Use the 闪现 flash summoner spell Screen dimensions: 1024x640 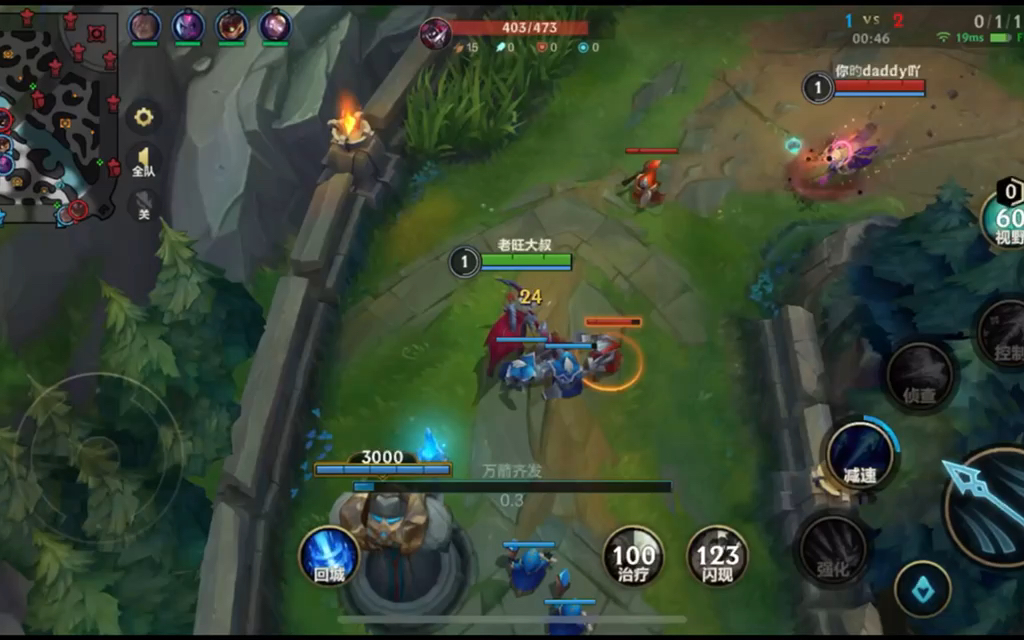[717, 555]
